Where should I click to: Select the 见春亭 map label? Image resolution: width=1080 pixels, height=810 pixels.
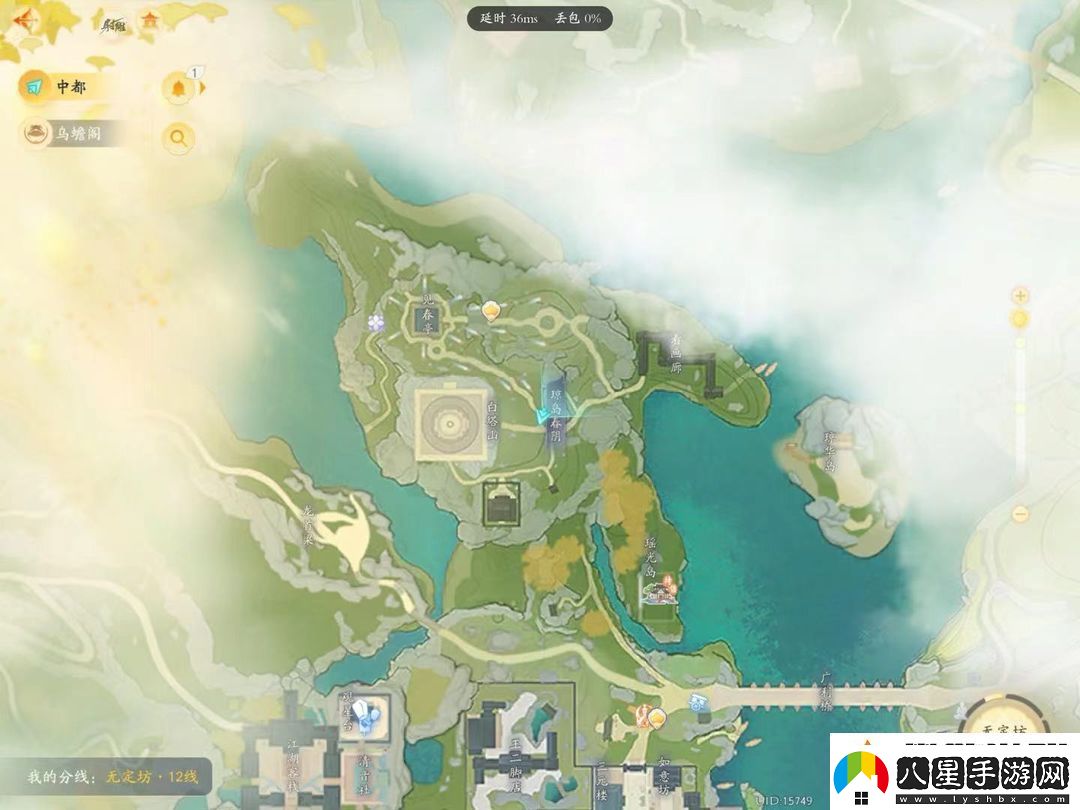(428, 314)
